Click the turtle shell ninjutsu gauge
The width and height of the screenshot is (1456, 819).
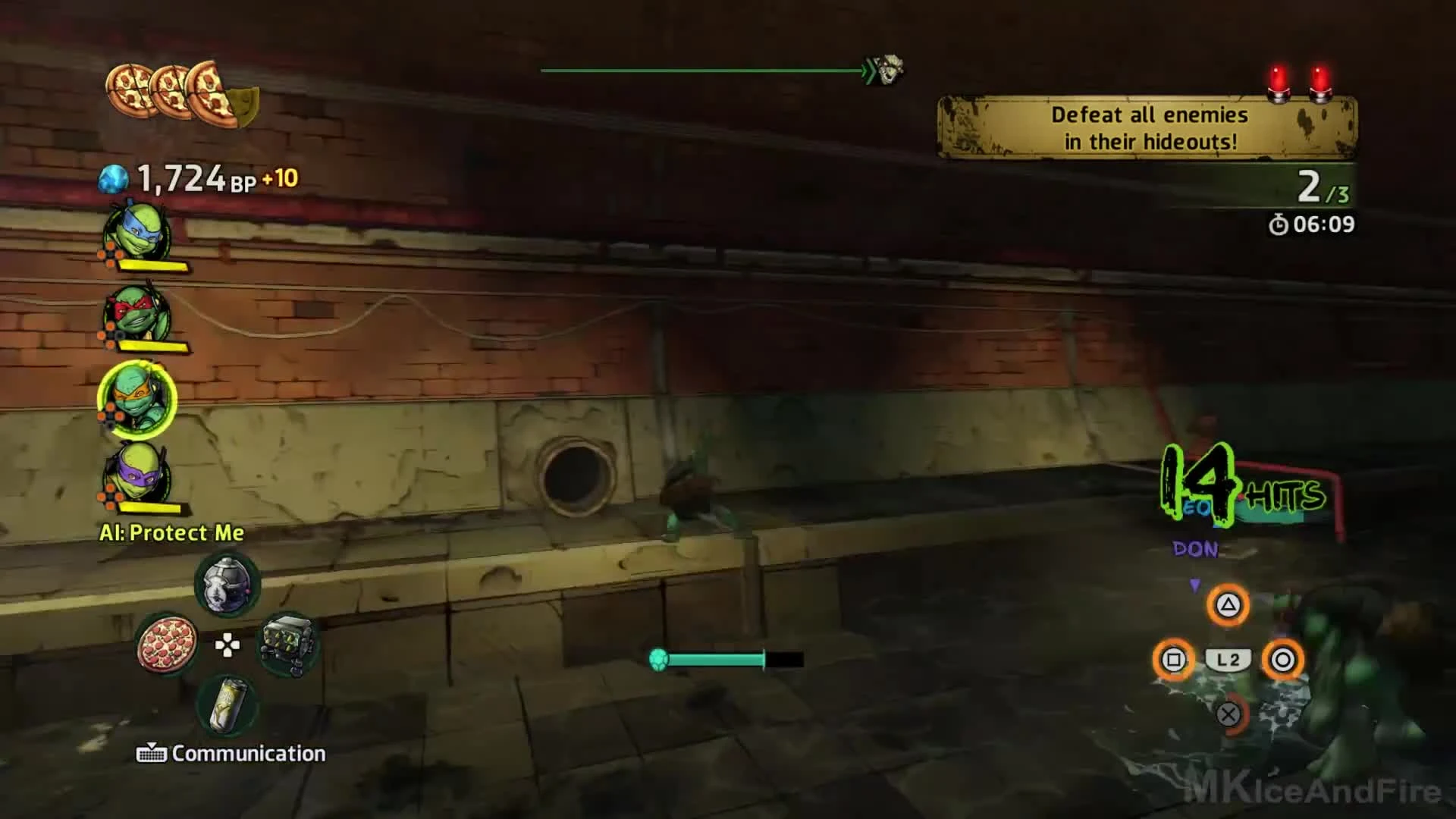(x=657, y=659)
